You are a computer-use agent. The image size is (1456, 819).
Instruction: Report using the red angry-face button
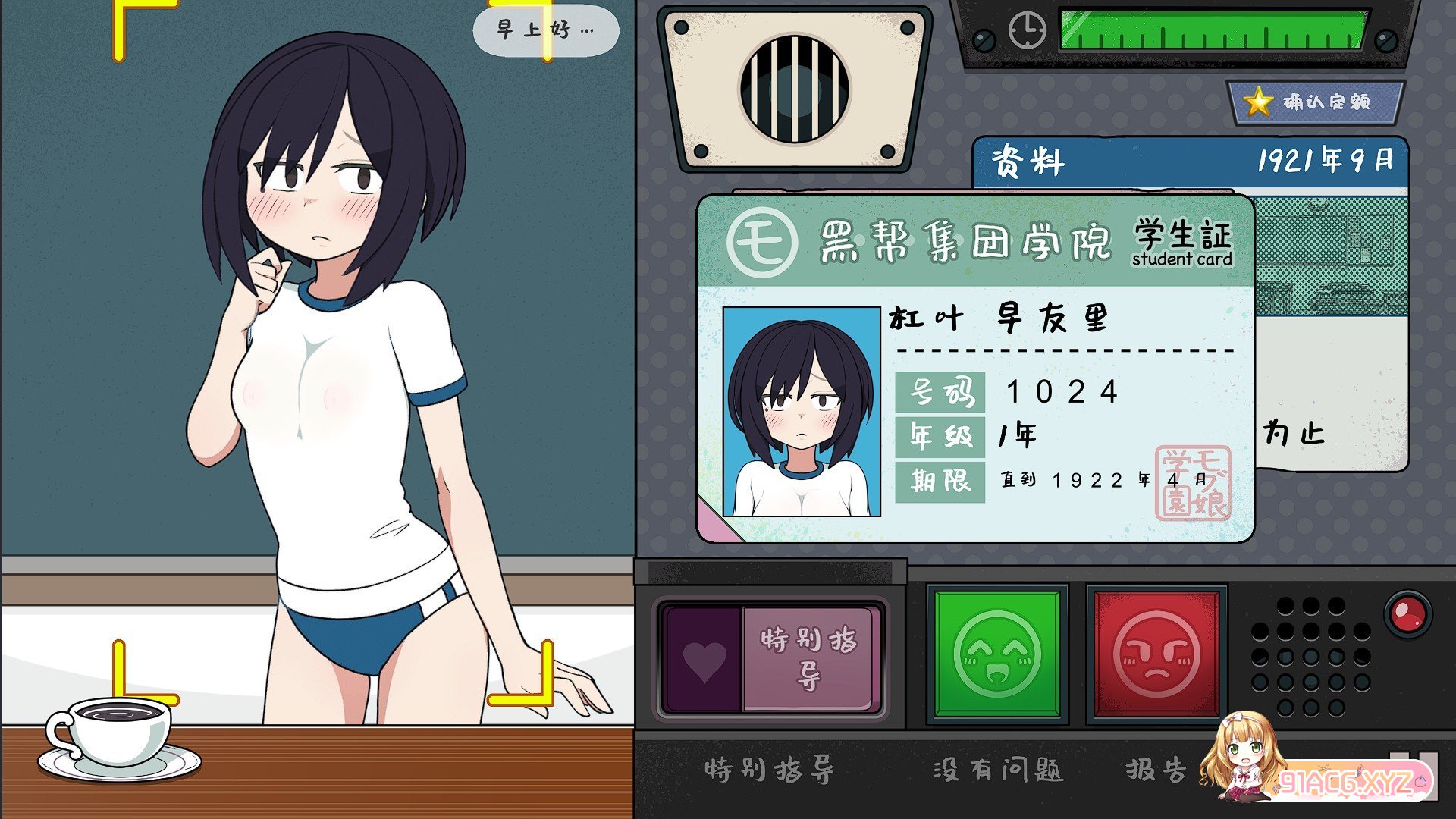1156,654
